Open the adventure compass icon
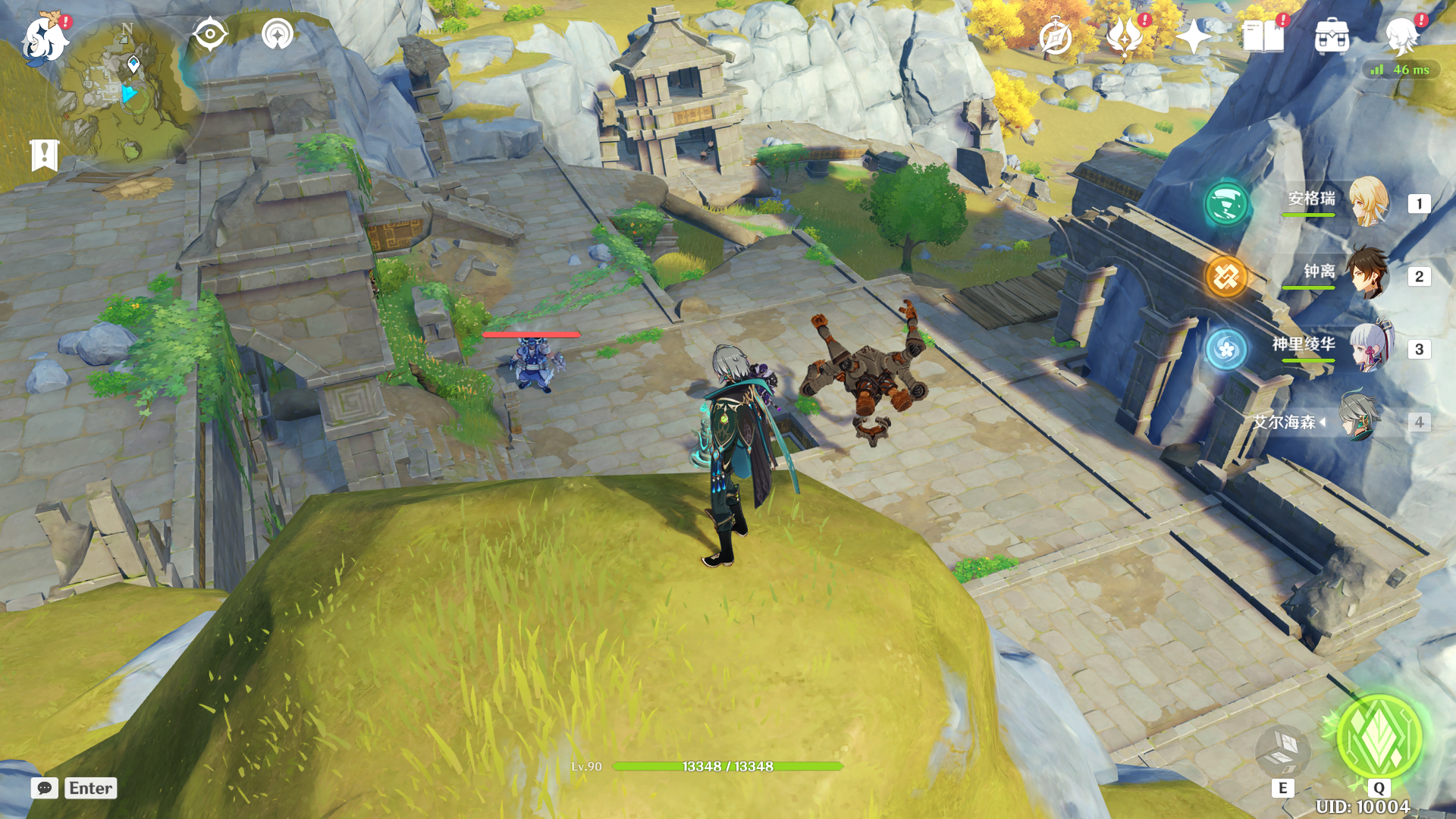The image size is (1456, 819). [1056, 37]
